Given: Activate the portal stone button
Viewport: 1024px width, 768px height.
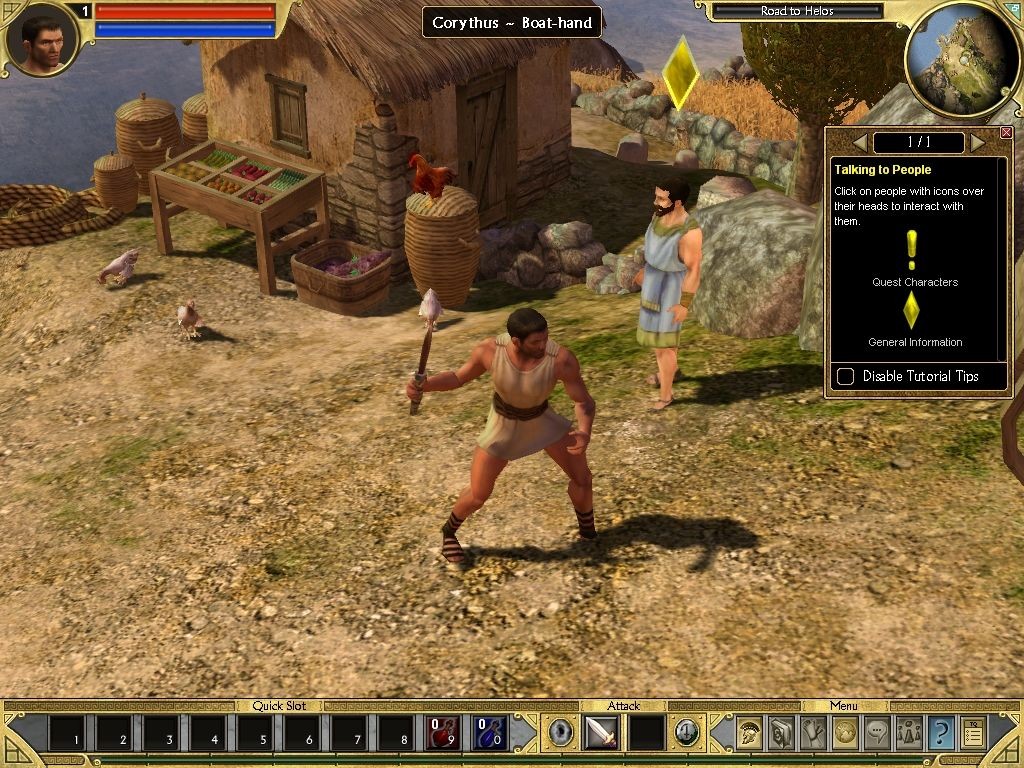Looking at the screenshot, I should 559,733.
